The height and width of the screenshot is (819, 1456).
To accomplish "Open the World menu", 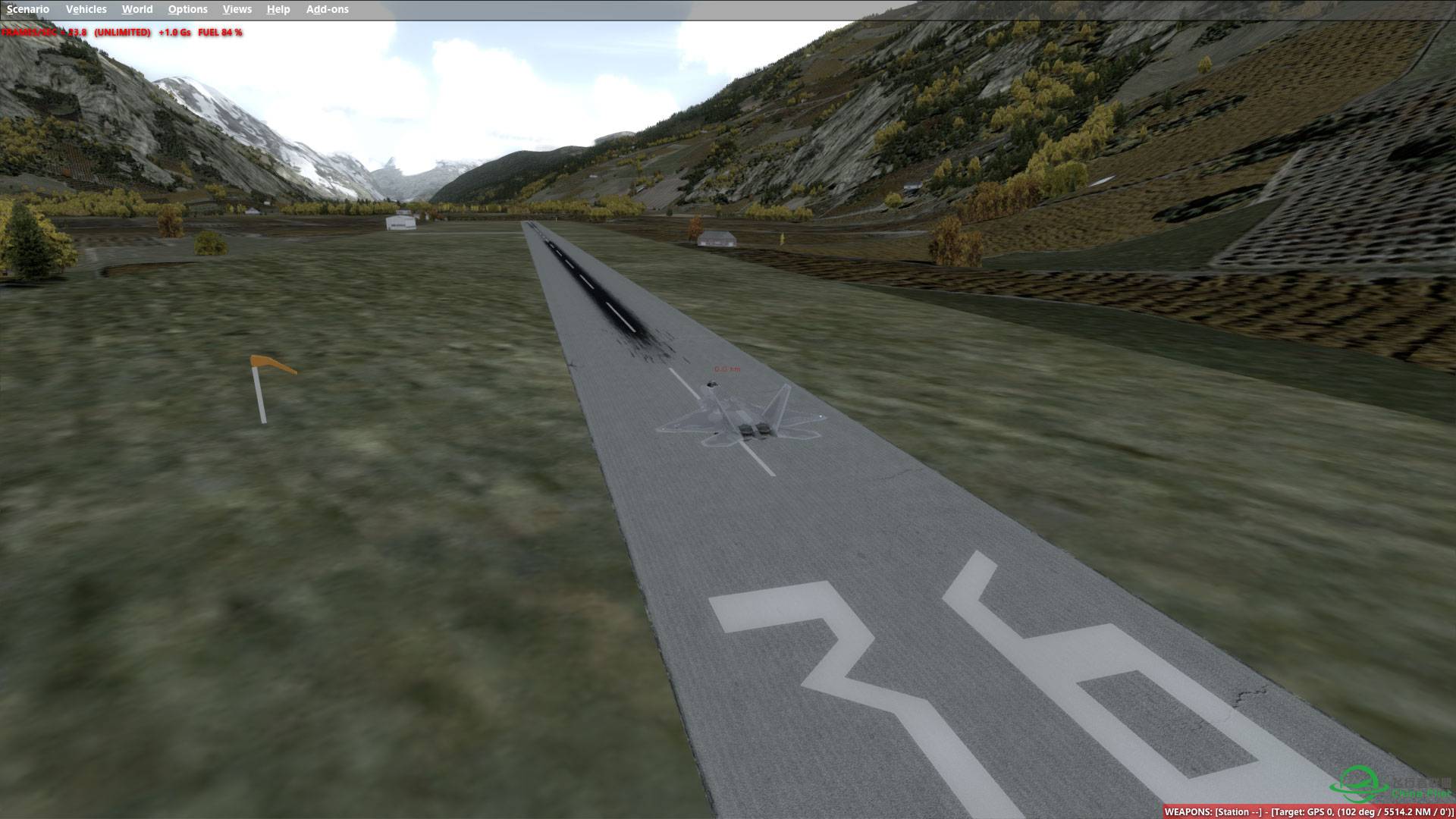I will (x=137, y=9).
